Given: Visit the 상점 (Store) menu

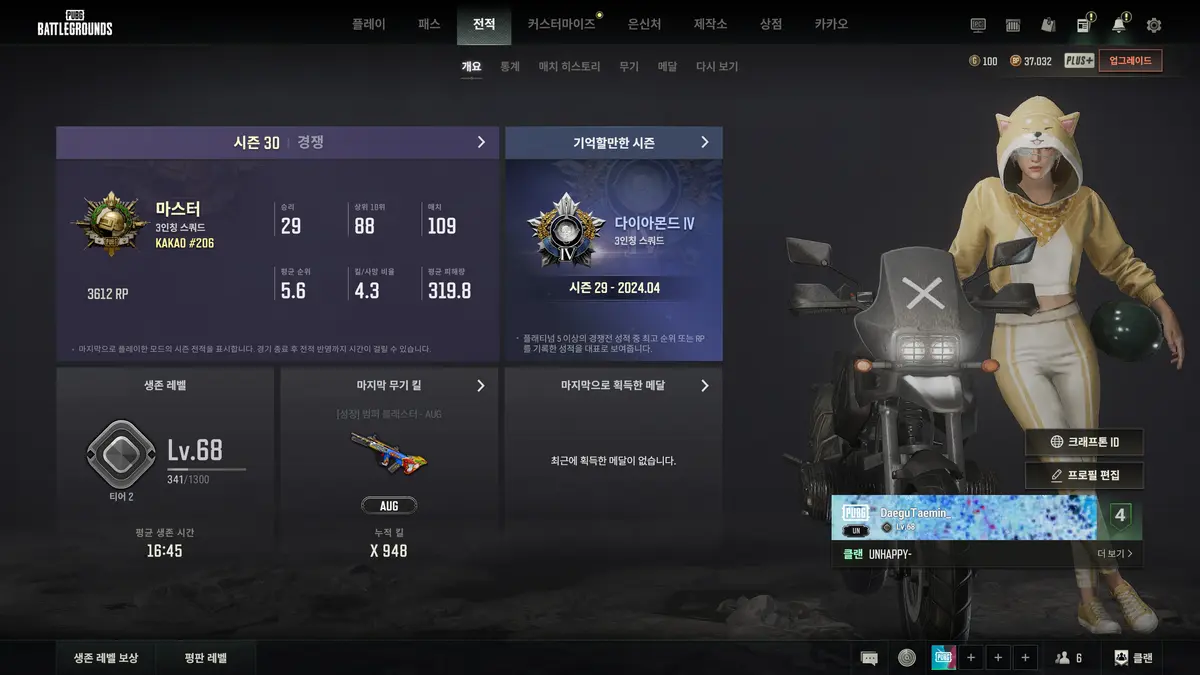Looking at the screenshot, I should pos(771,24).
